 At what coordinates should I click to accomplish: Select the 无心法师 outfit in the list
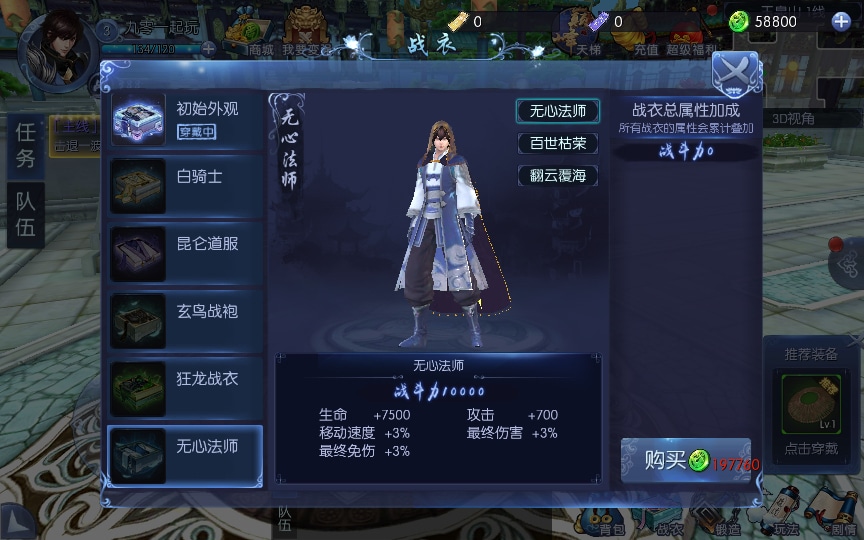coord(186,456)
